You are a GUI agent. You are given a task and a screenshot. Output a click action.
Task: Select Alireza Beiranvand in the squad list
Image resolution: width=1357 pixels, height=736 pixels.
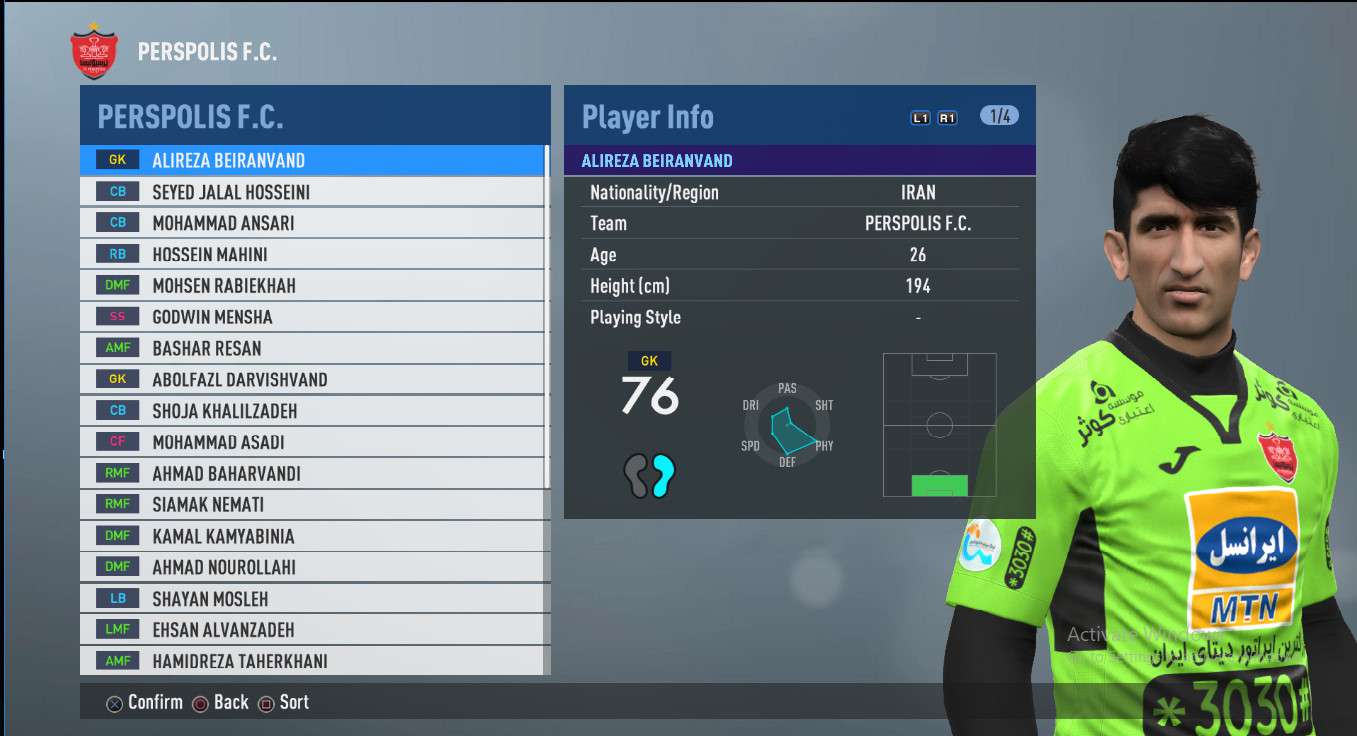point(313,160)
